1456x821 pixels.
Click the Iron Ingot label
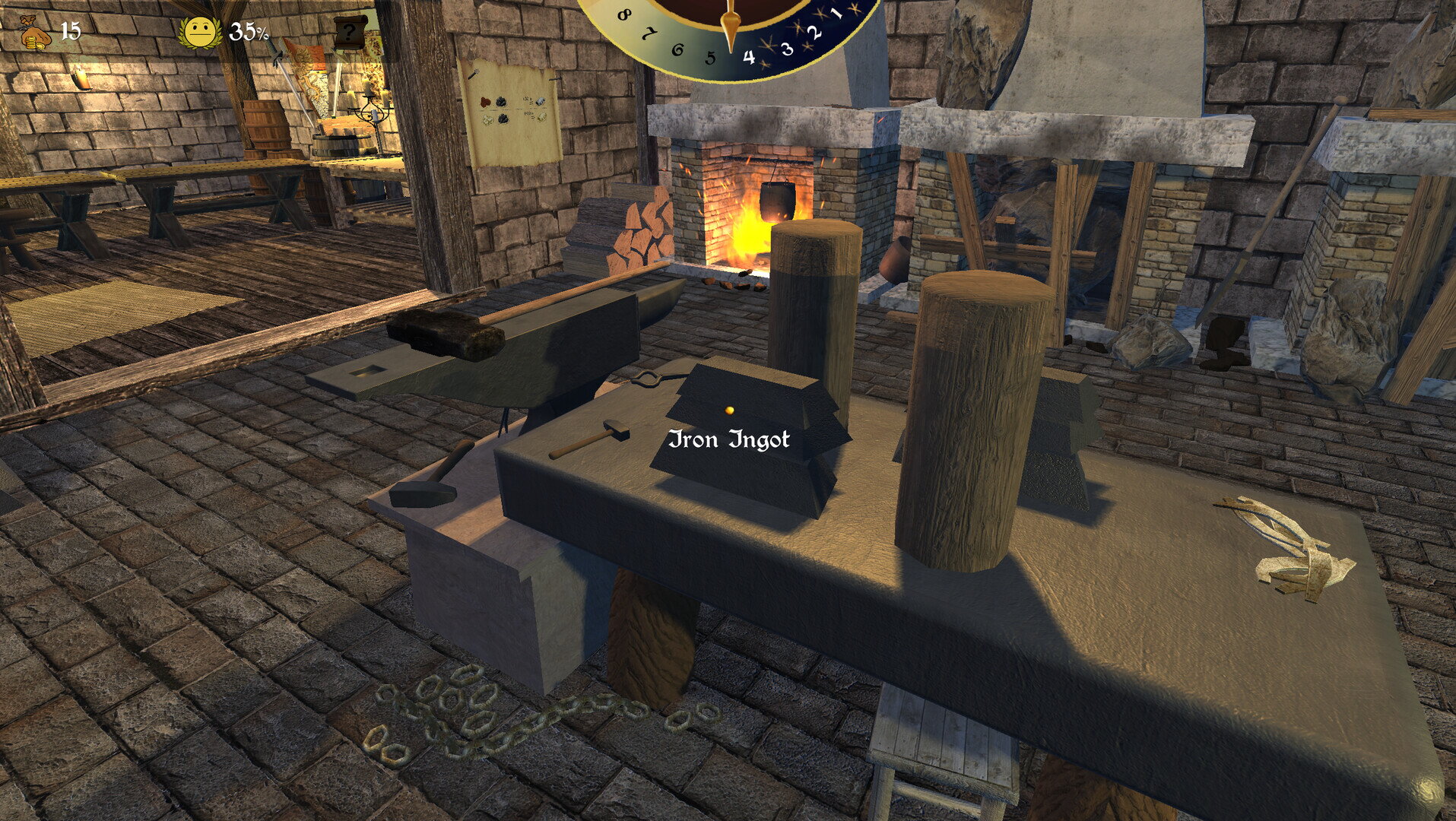click(x=731, y=439)
